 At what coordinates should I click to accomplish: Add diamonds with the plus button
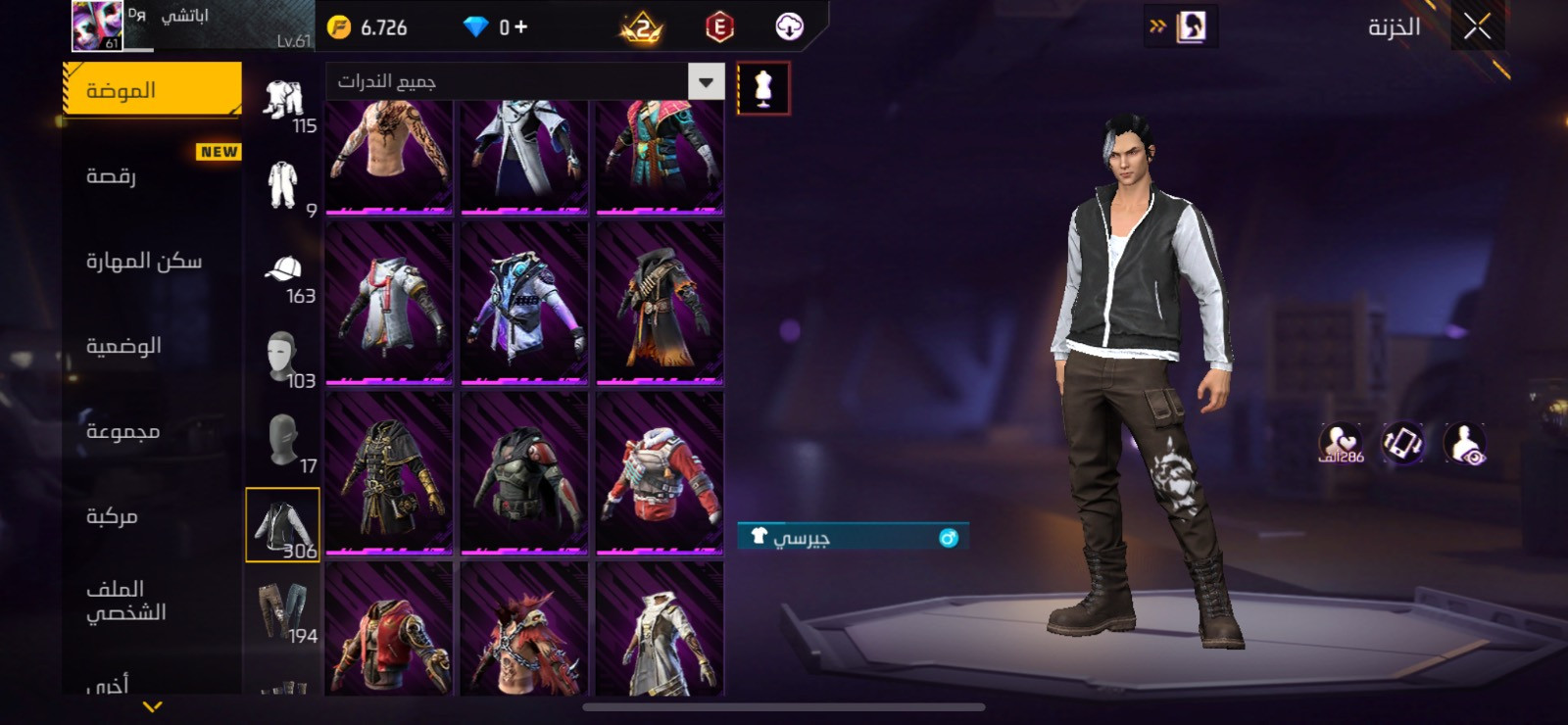pyautogui.click(x=520, y=27)
